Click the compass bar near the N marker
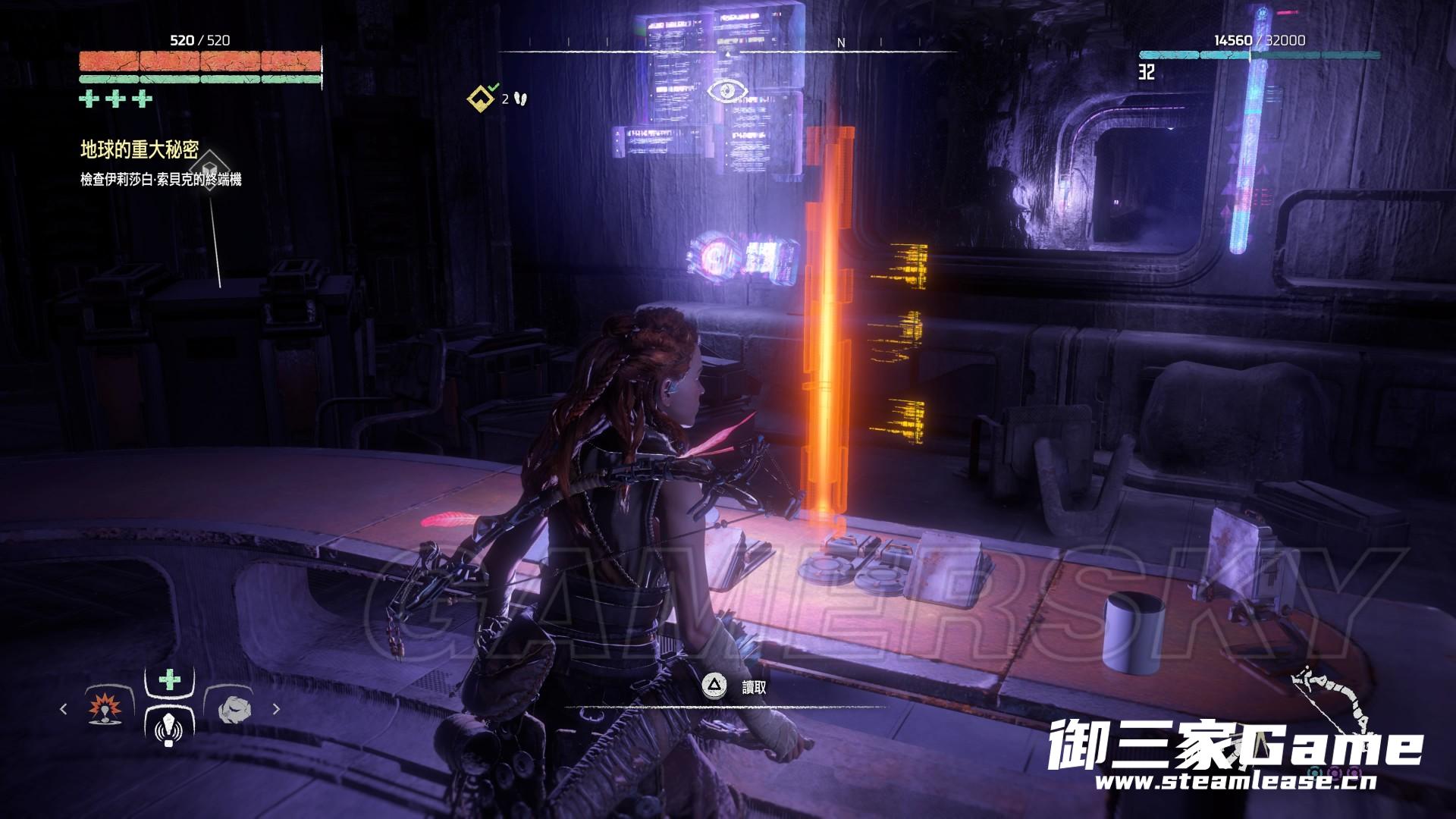Image resolution: width=1456 pixels, height=819 pixels. click(840, 44)
